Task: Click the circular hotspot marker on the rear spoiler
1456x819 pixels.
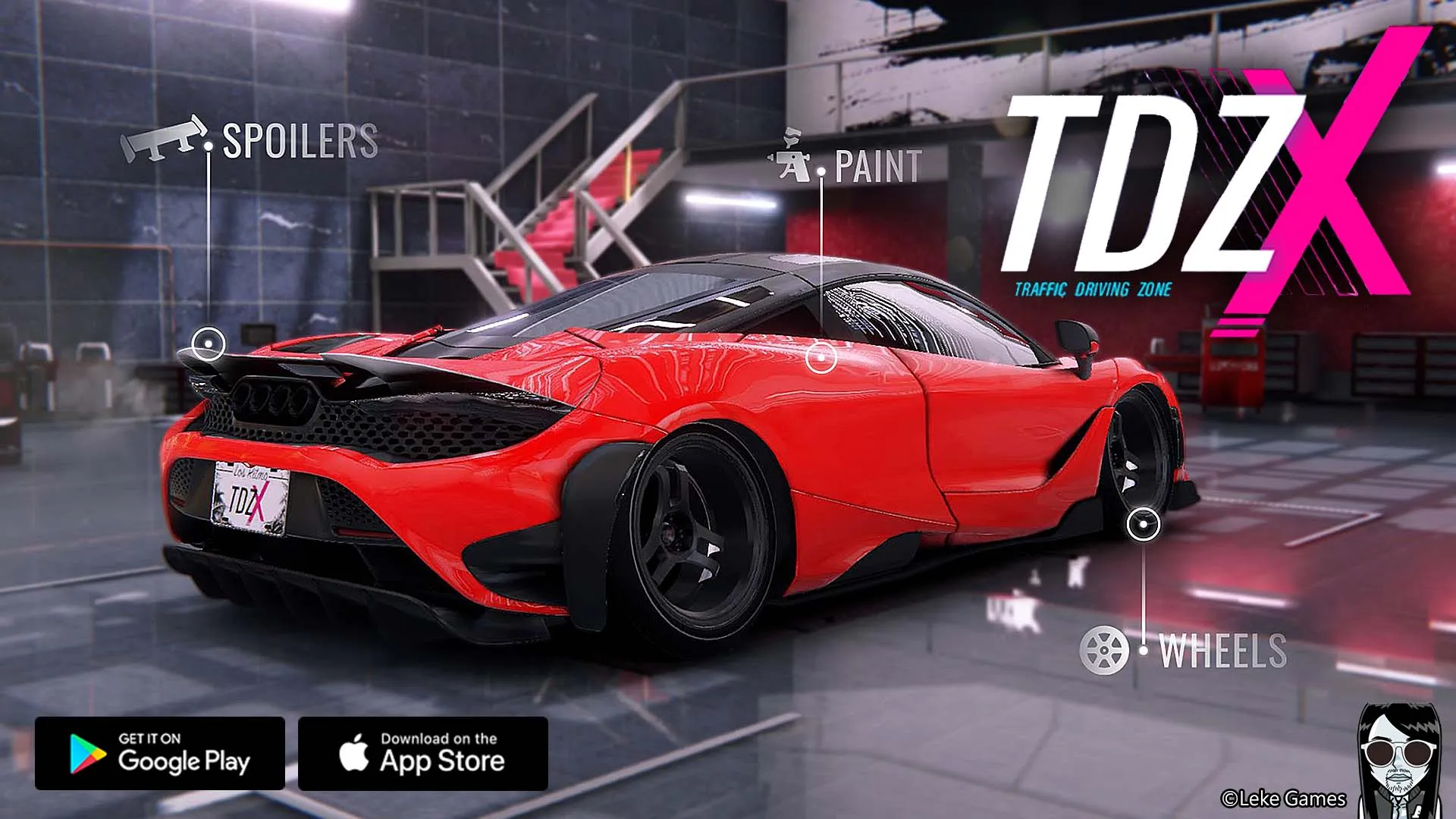Action: point(208,344)
